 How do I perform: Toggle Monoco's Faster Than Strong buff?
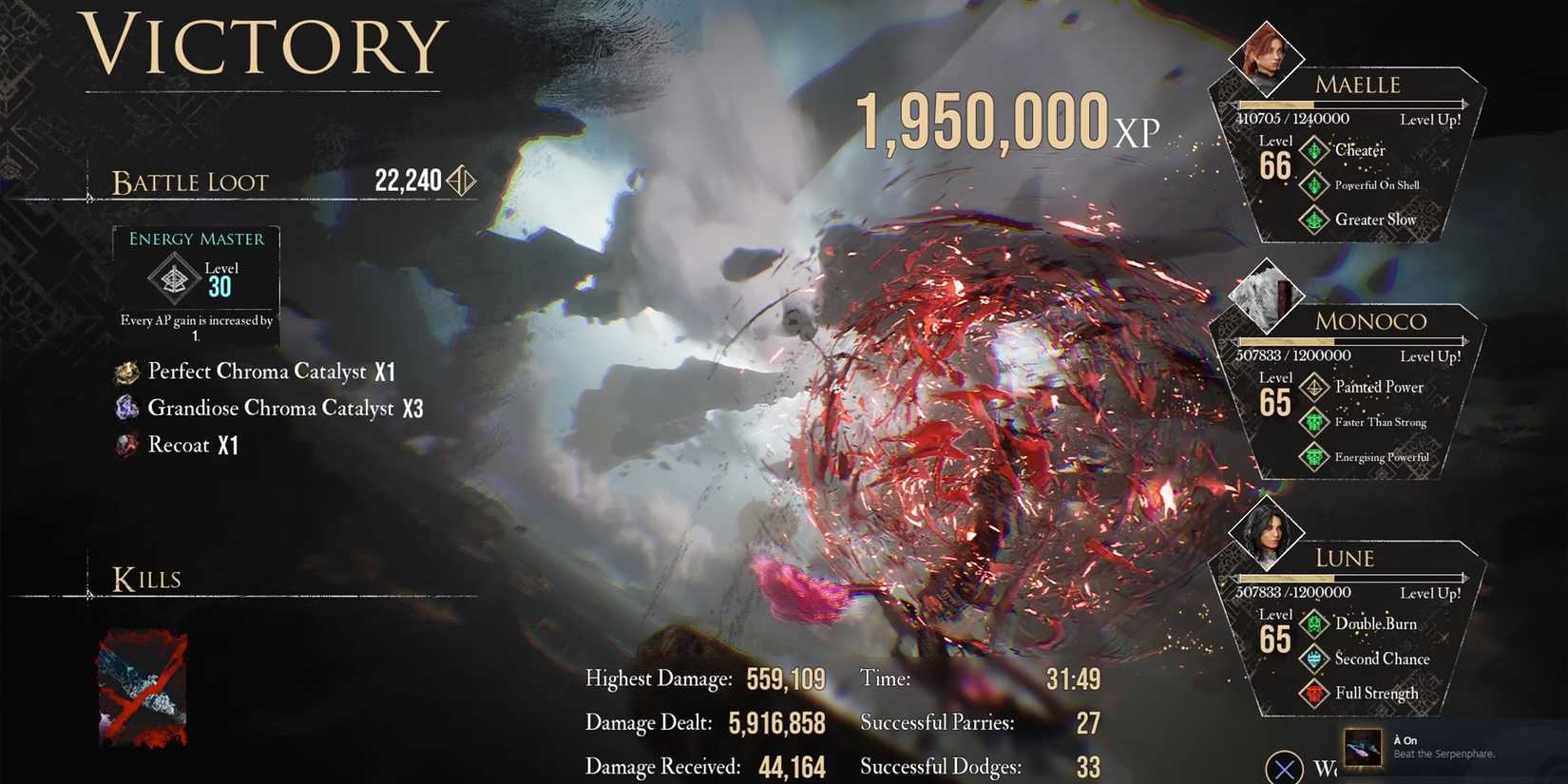pos(1315,422)
